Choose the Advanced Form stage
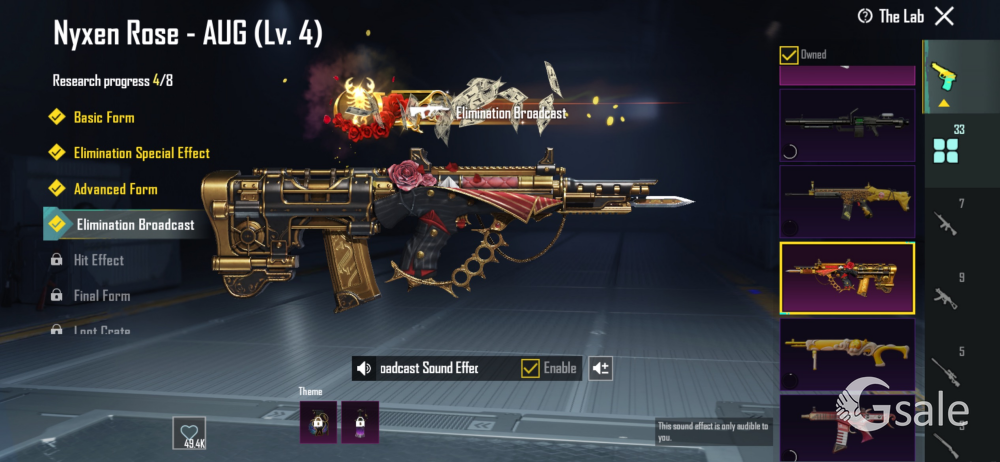1000x462 pixels. tap(115, 189)
